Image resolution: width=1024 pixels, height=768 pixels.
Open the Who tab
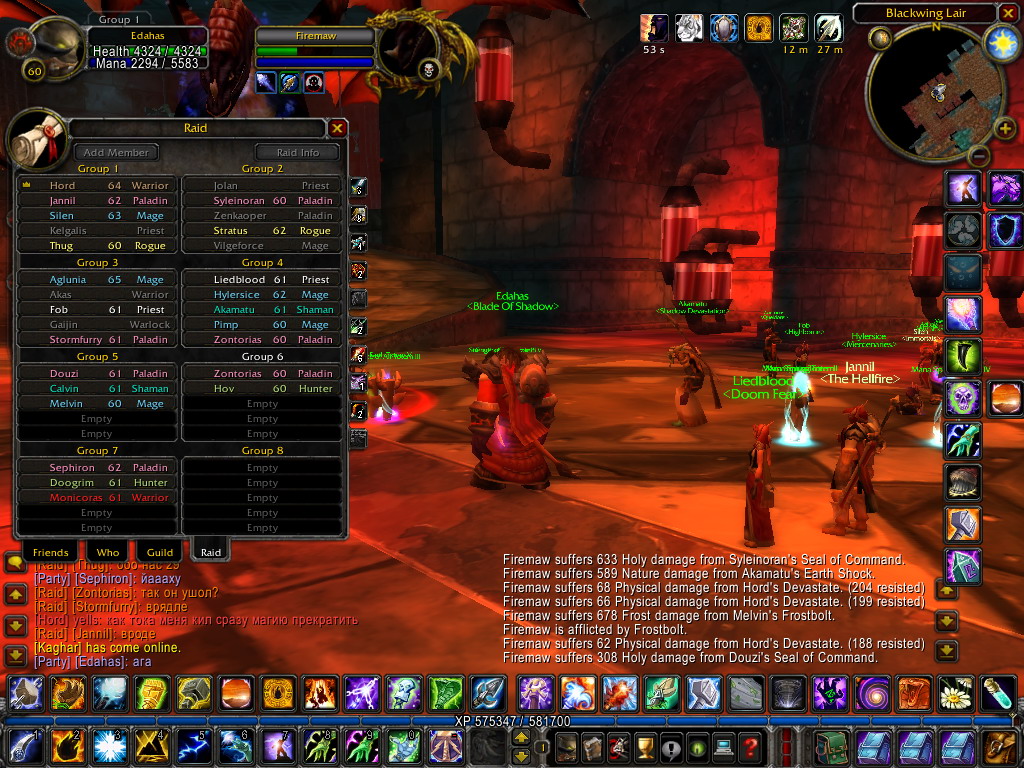[108, 552]
